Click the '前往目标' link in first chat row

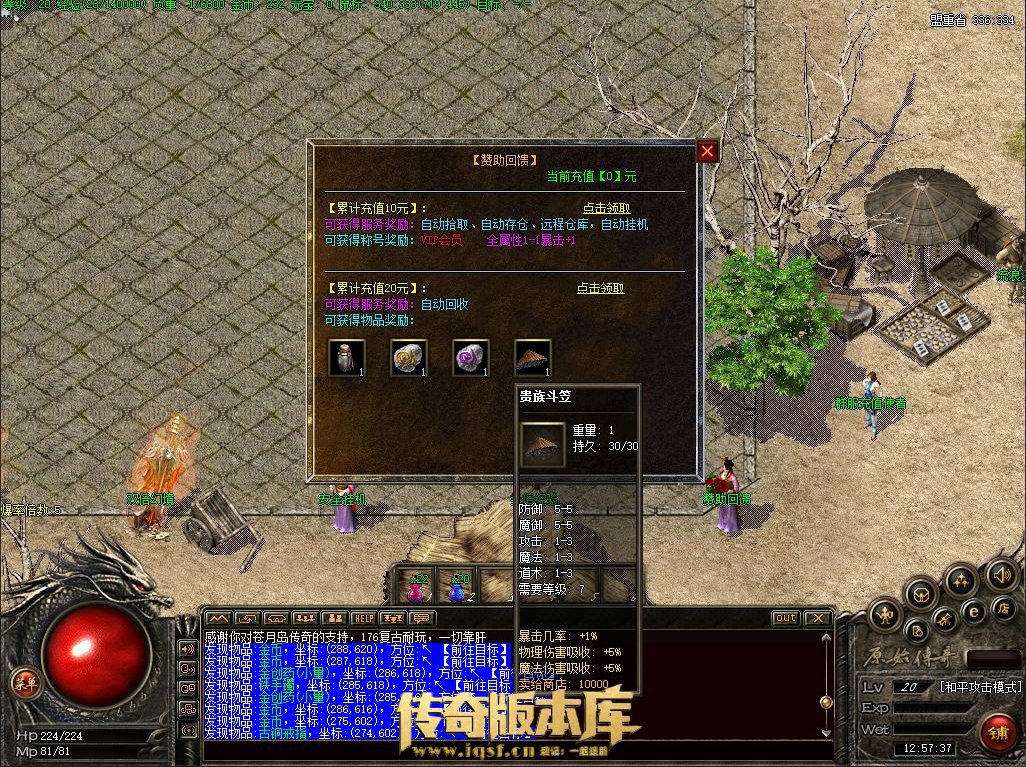pyautogui.click(x=465, y=648)
